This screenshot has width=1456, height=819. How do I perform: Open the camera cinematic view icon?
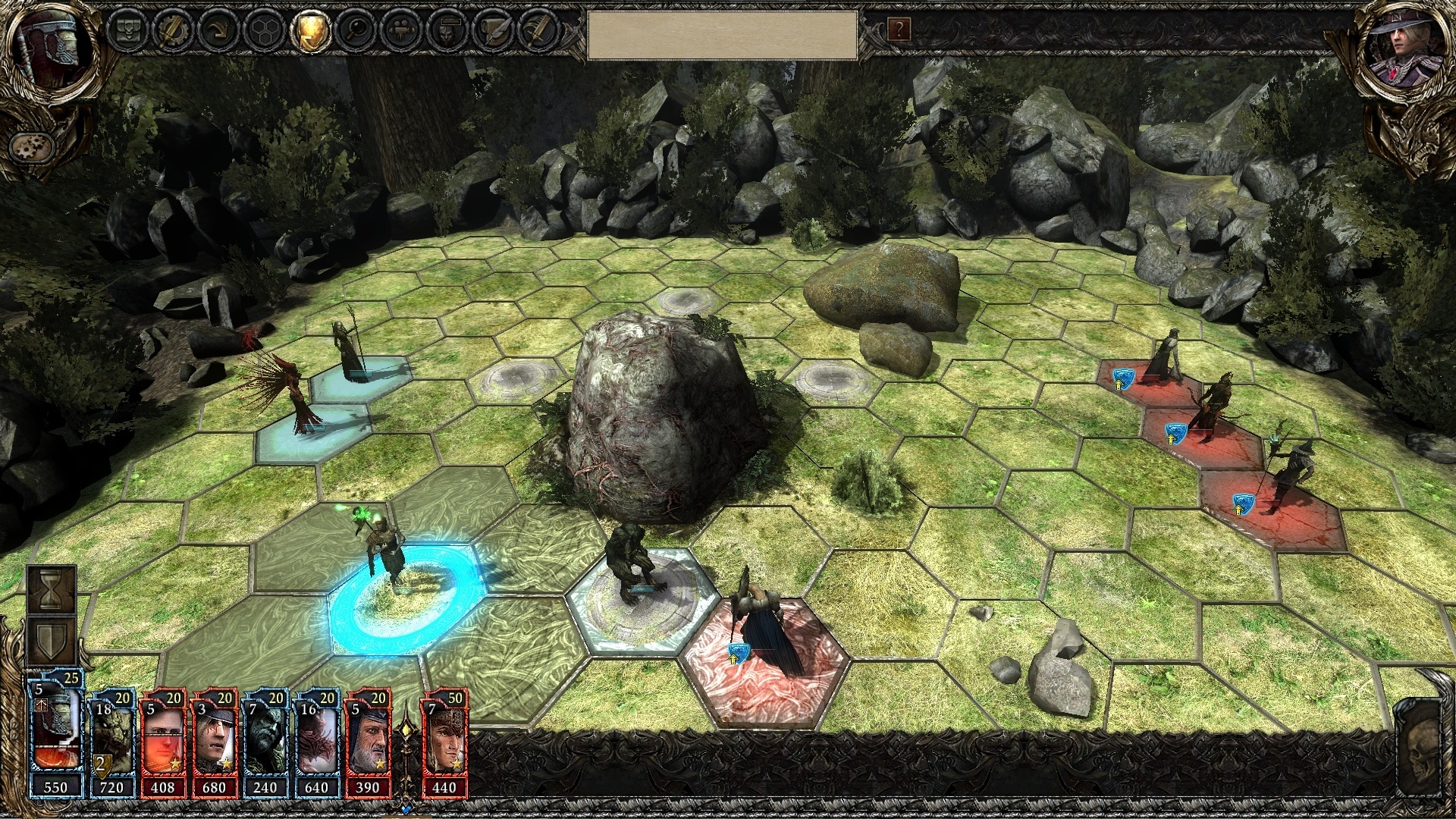click(x=402, y=32)
